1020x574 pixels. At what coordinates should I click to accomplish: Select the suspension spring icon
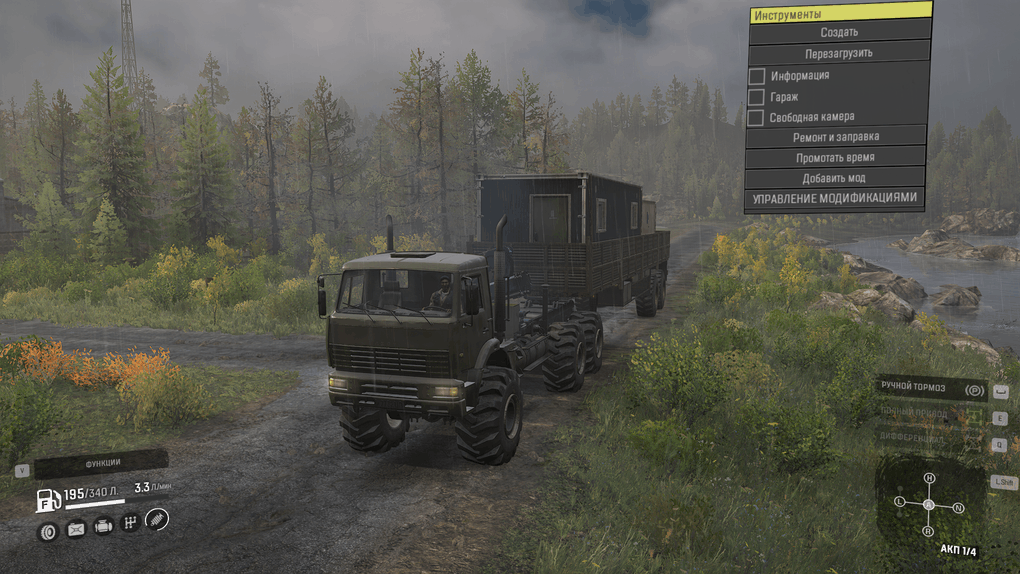point(157,518)
